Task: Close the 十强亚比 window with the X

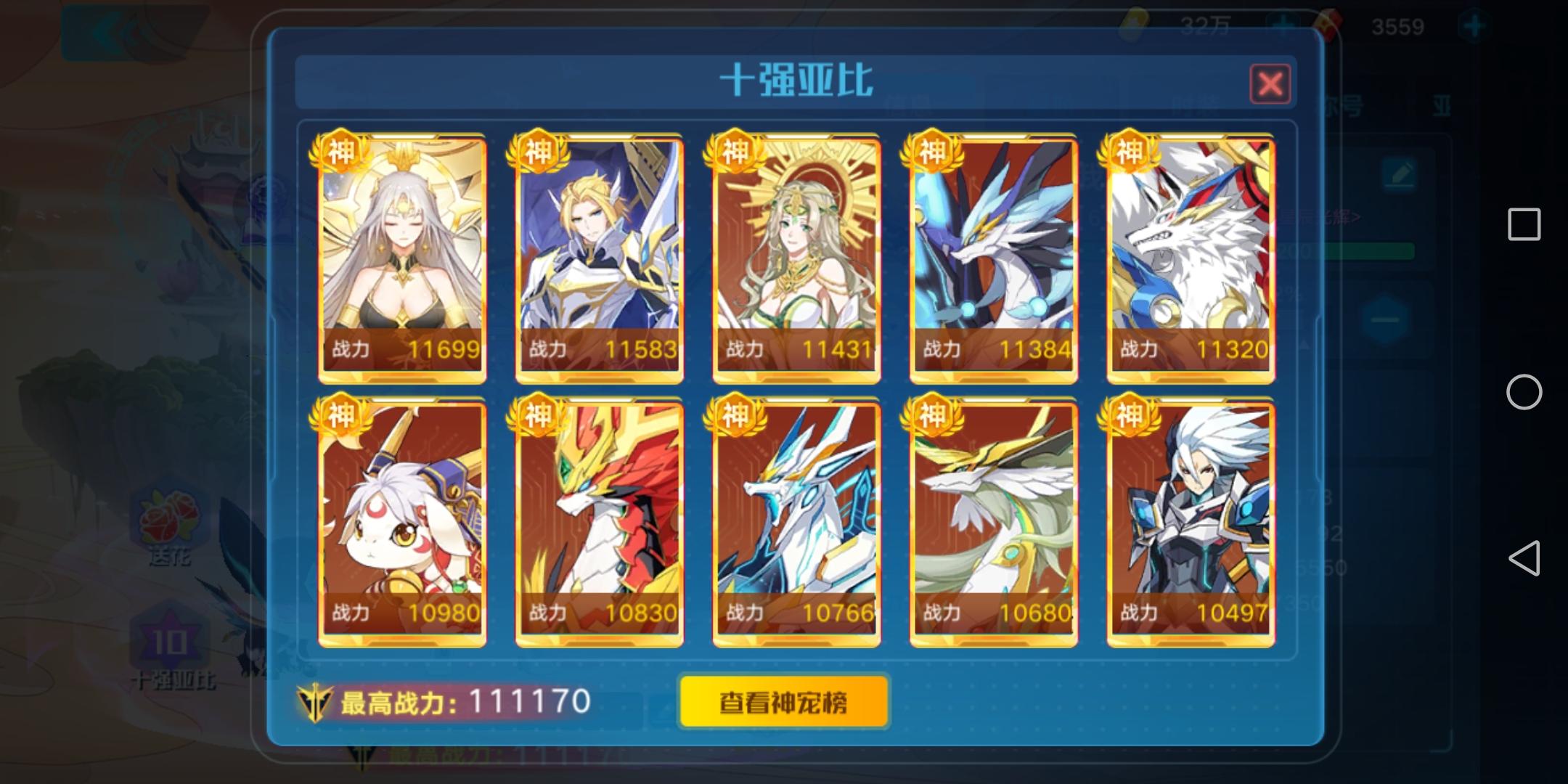Action: [x=1270, y=85]
